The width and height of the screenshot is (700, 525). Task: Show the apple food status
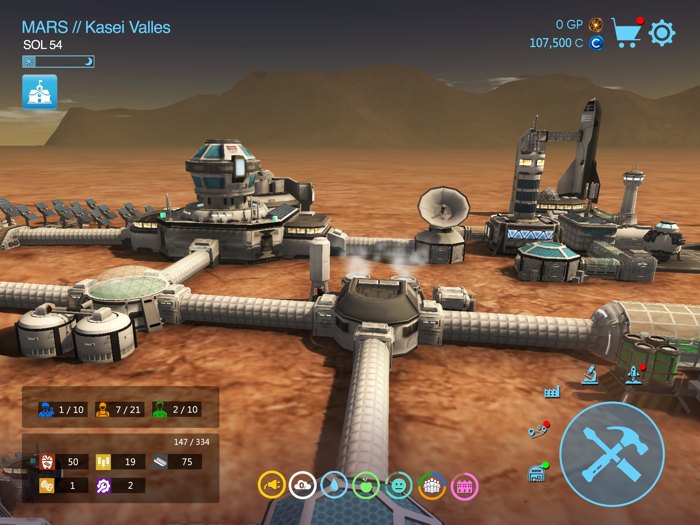(367, 486)
